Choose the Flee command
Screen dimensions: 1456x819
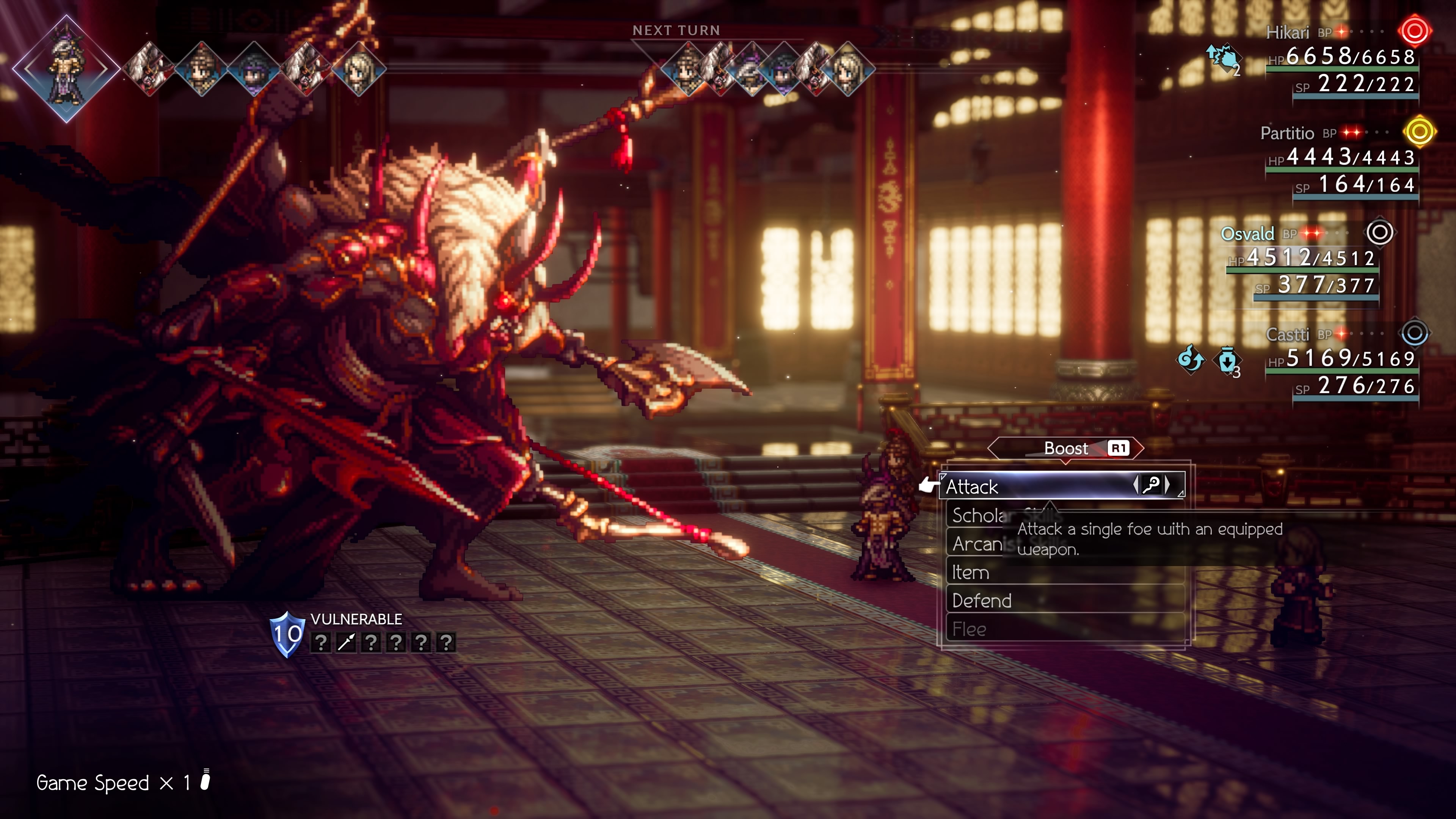tap(1065, 629)
